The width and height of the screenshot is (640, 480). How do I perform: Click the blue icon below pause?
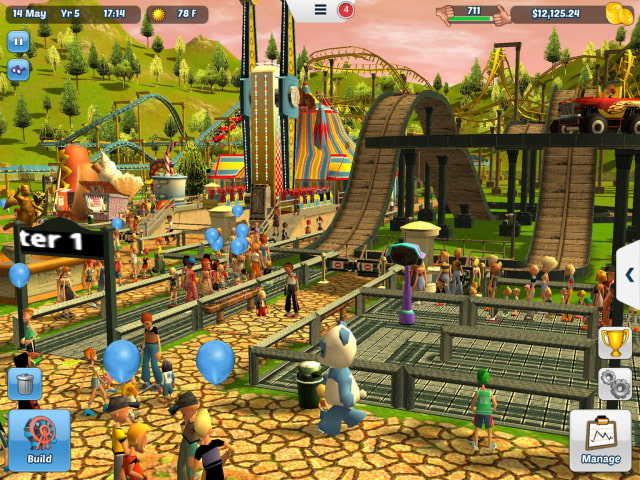click(19, 70)
